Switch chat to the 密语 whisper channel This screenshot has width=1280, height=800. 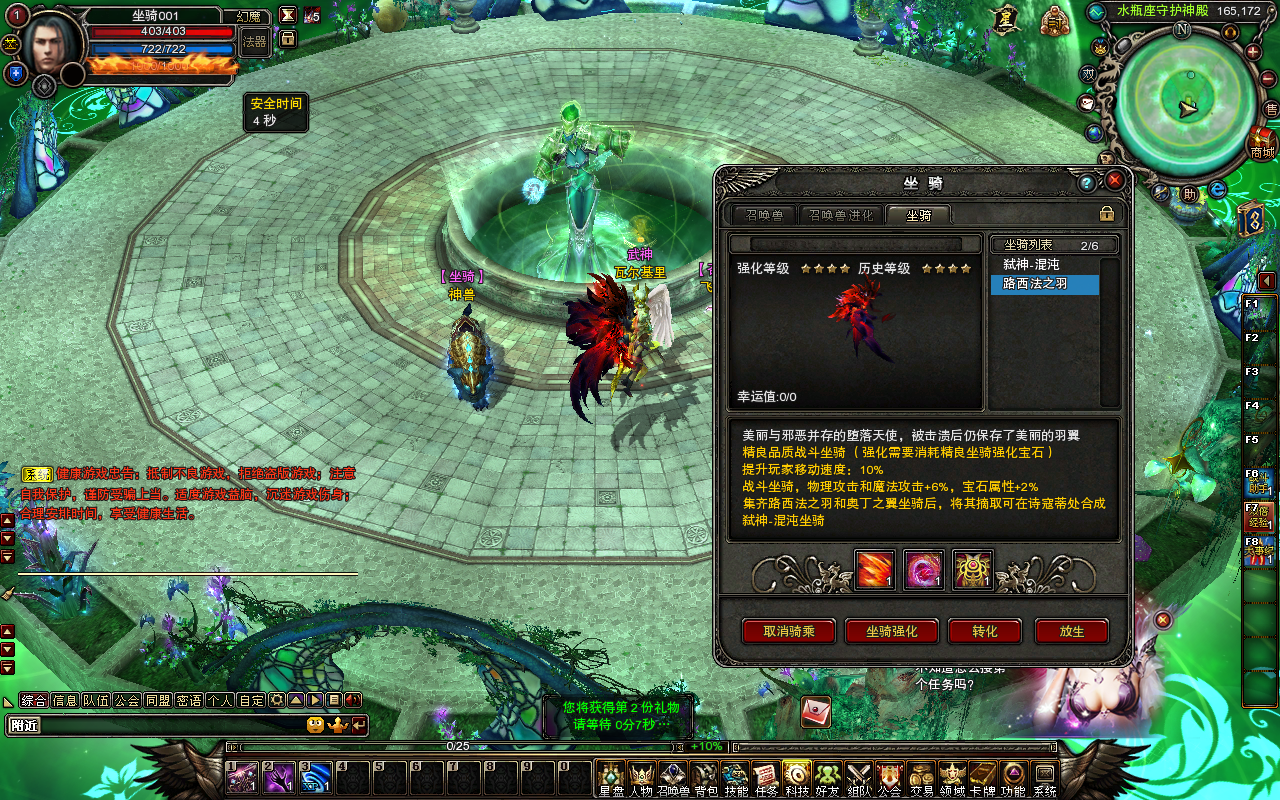point(188,700)
